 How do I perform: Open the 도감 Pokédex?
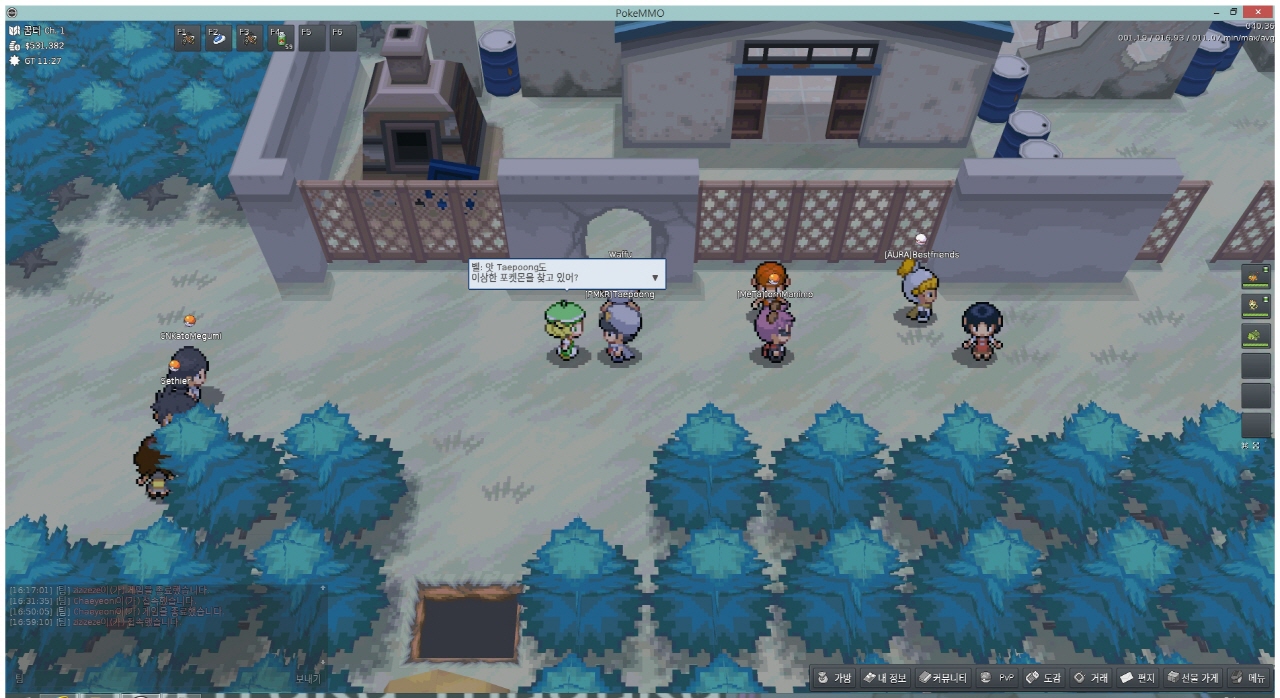point(1044,678)
